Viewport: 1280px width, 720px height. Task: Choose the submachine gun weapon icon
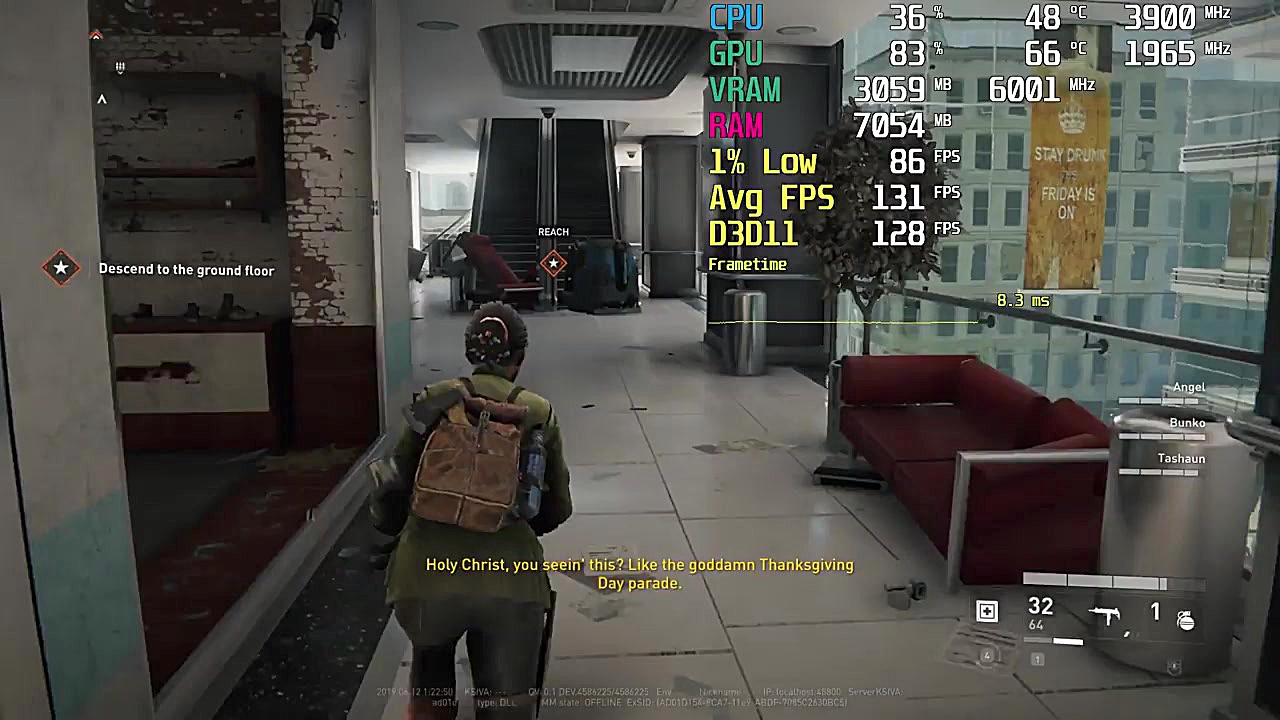pos(1105,614)
